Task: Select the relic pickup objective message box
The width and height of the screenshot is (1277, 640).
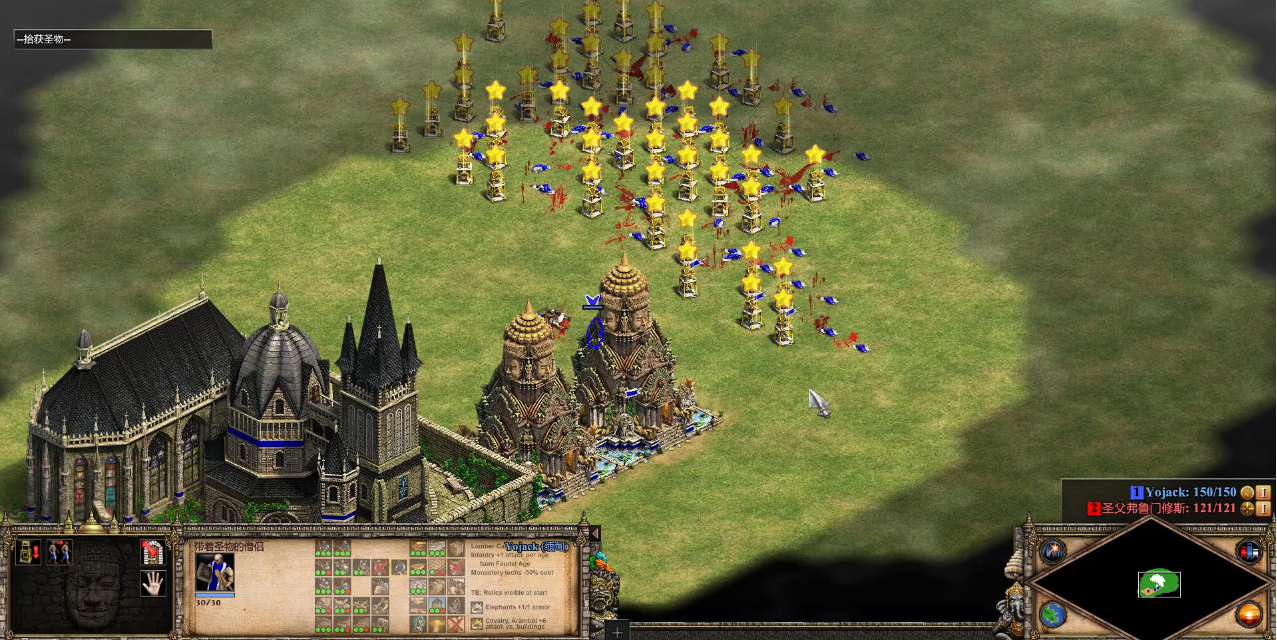Action: coord(112,39)
